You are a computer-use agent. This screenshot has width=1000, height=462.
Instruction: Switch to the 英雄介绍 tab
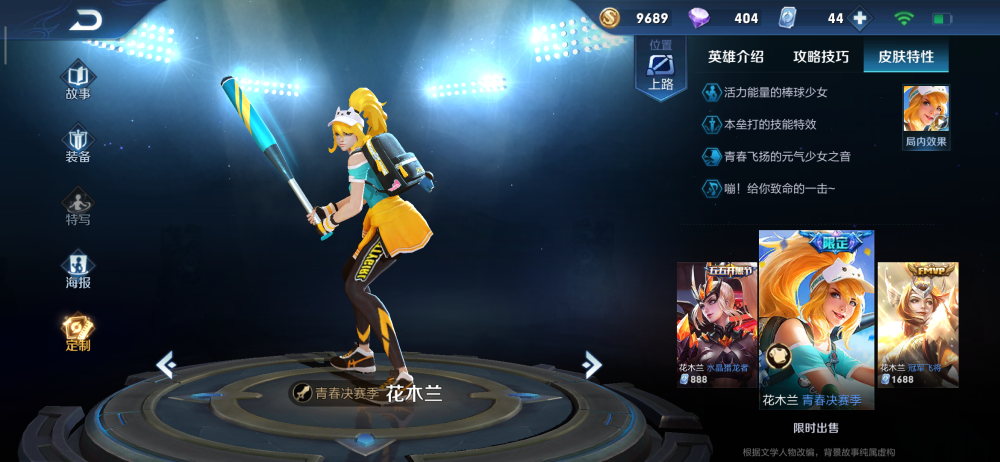[x=735, y=57]
